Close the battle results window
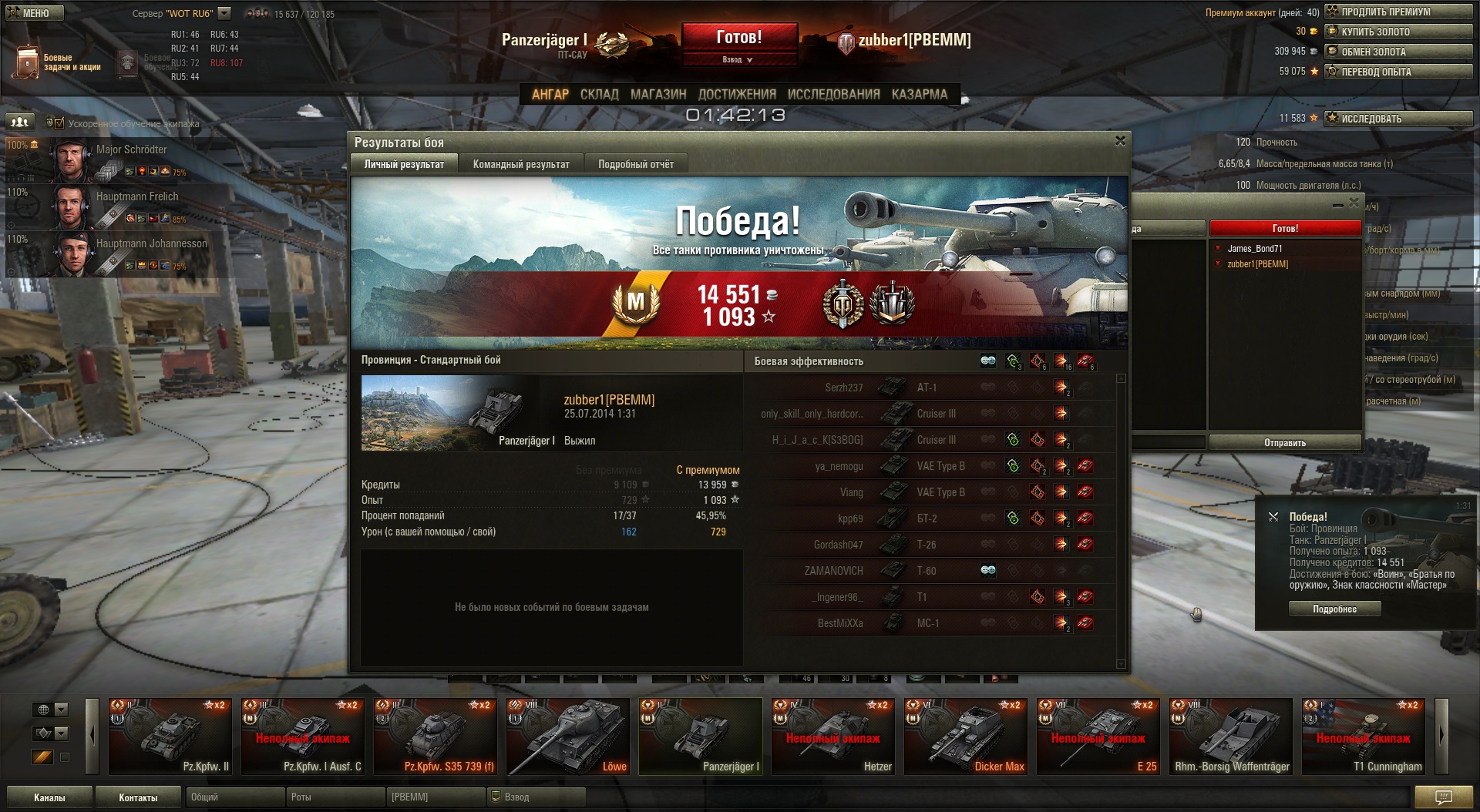This screenshot has height=812, width=1480. (1120, 141)
